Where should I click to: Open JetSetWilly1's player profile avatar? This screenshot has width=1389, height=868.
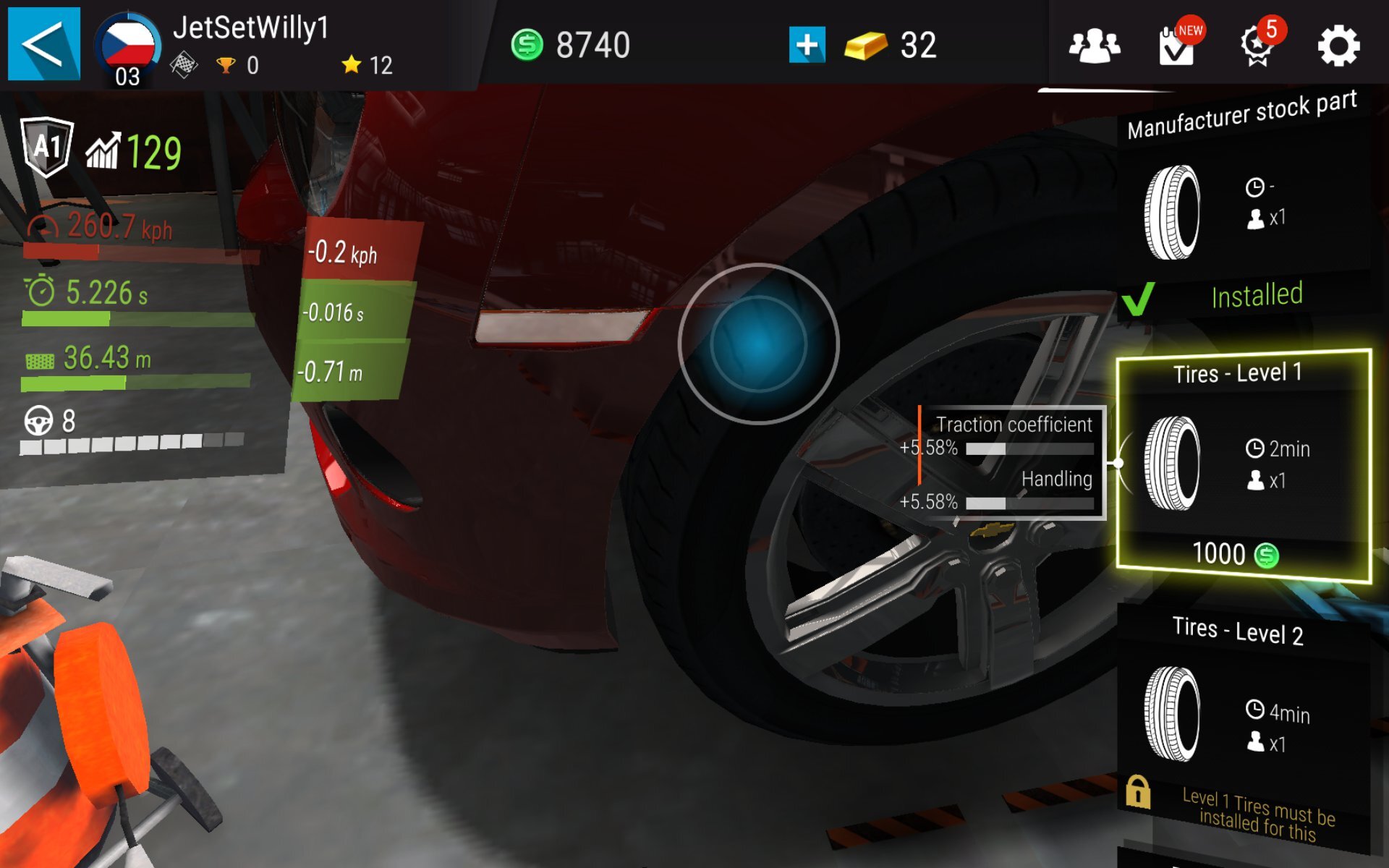128,47
